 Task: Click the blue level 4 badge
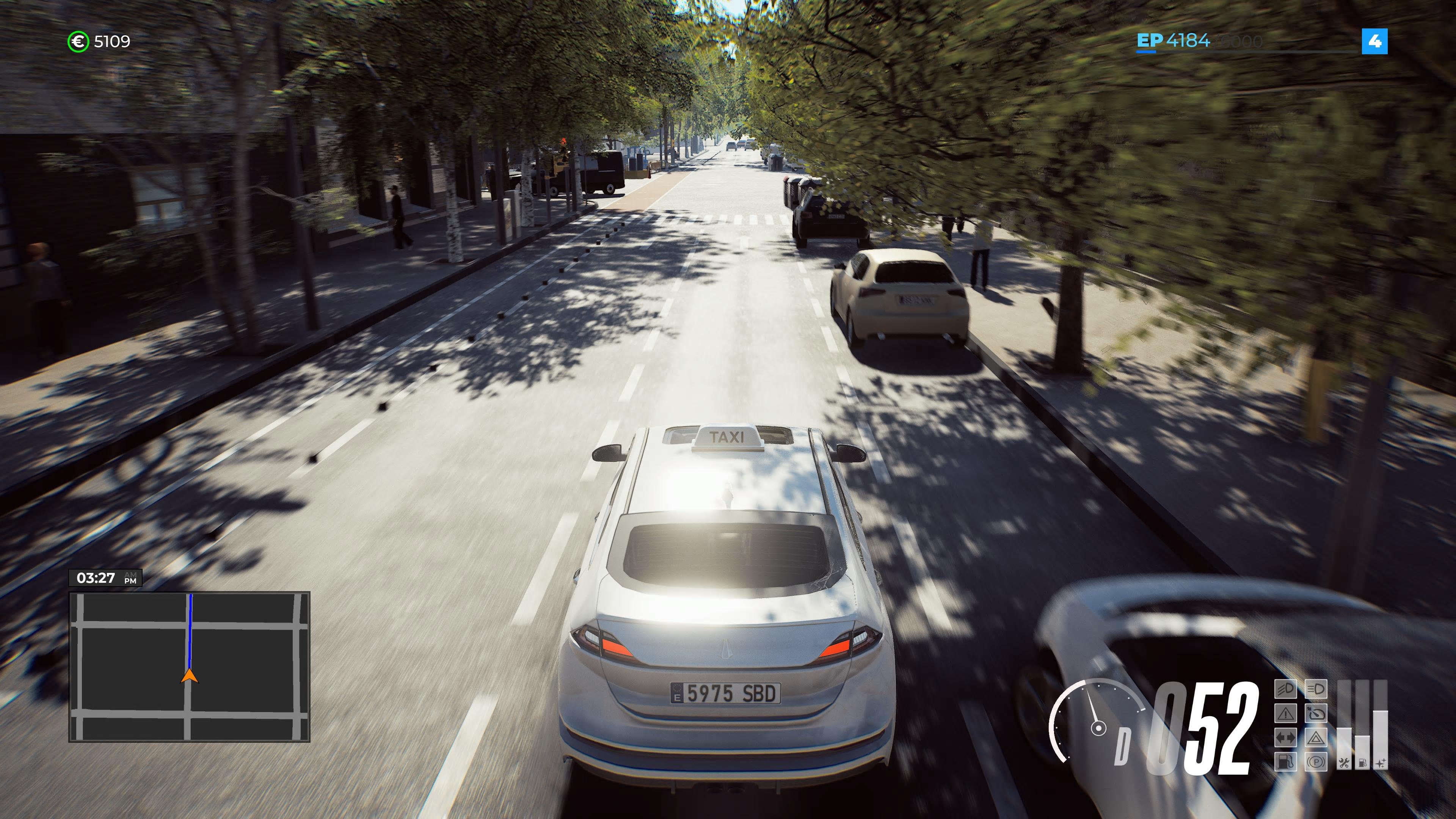point(1376,41)
